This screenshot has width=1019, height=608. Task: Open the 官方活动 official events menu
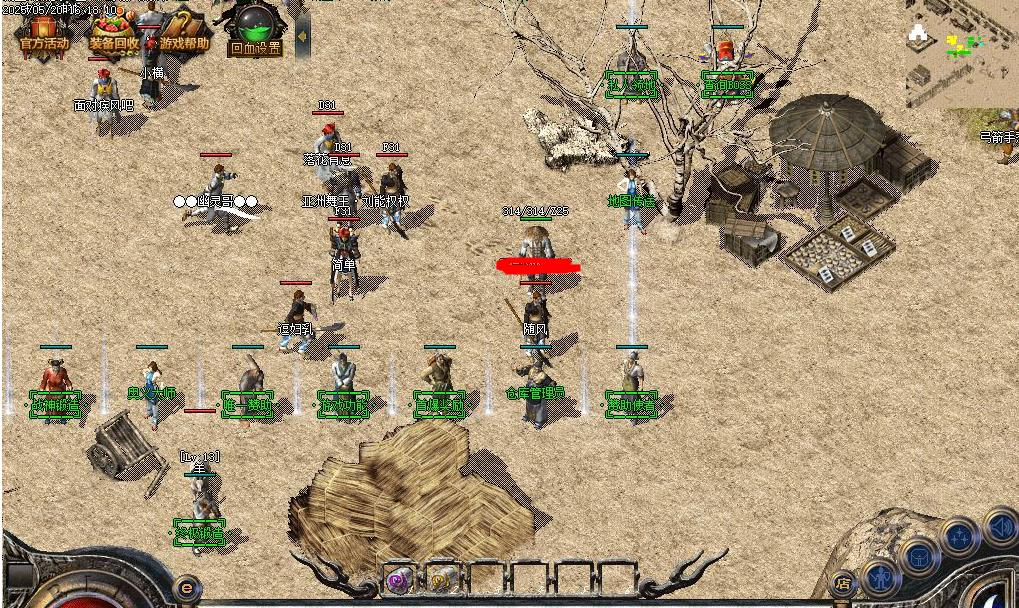coord(43,33)
